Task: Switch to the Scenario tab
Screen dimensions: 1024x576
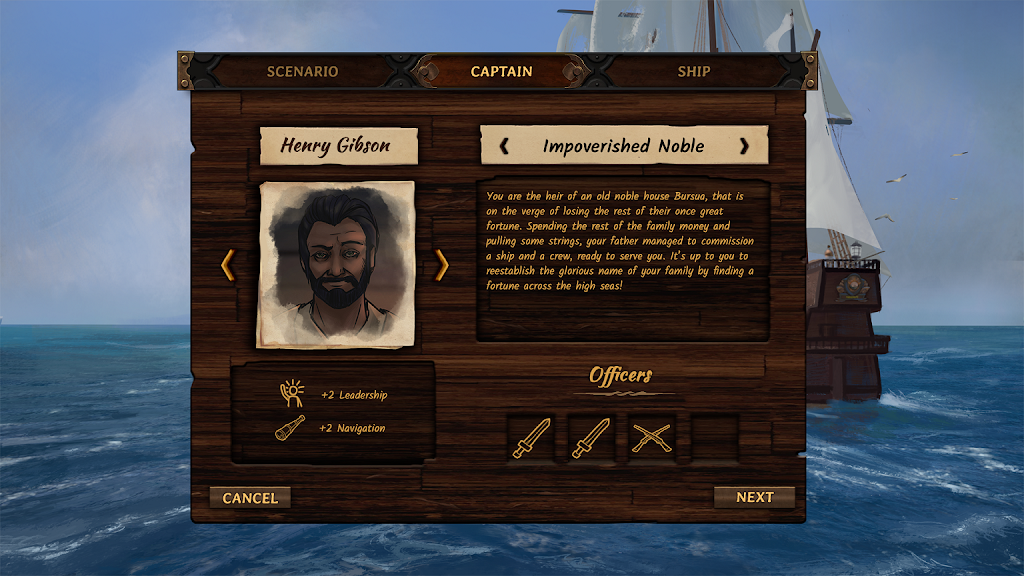Action: [x=302, y=72]
